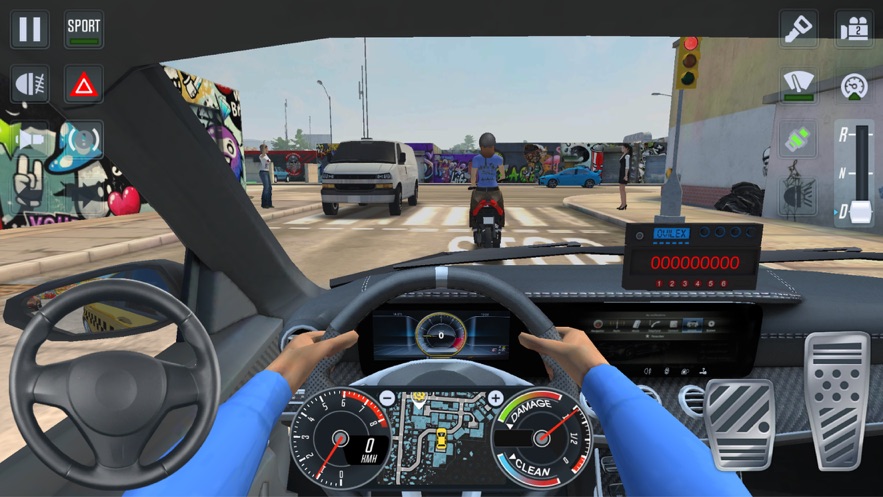Toggle the SPORT driving mode
The height and width of the screenshot is (497, 883).
(84, 29)
